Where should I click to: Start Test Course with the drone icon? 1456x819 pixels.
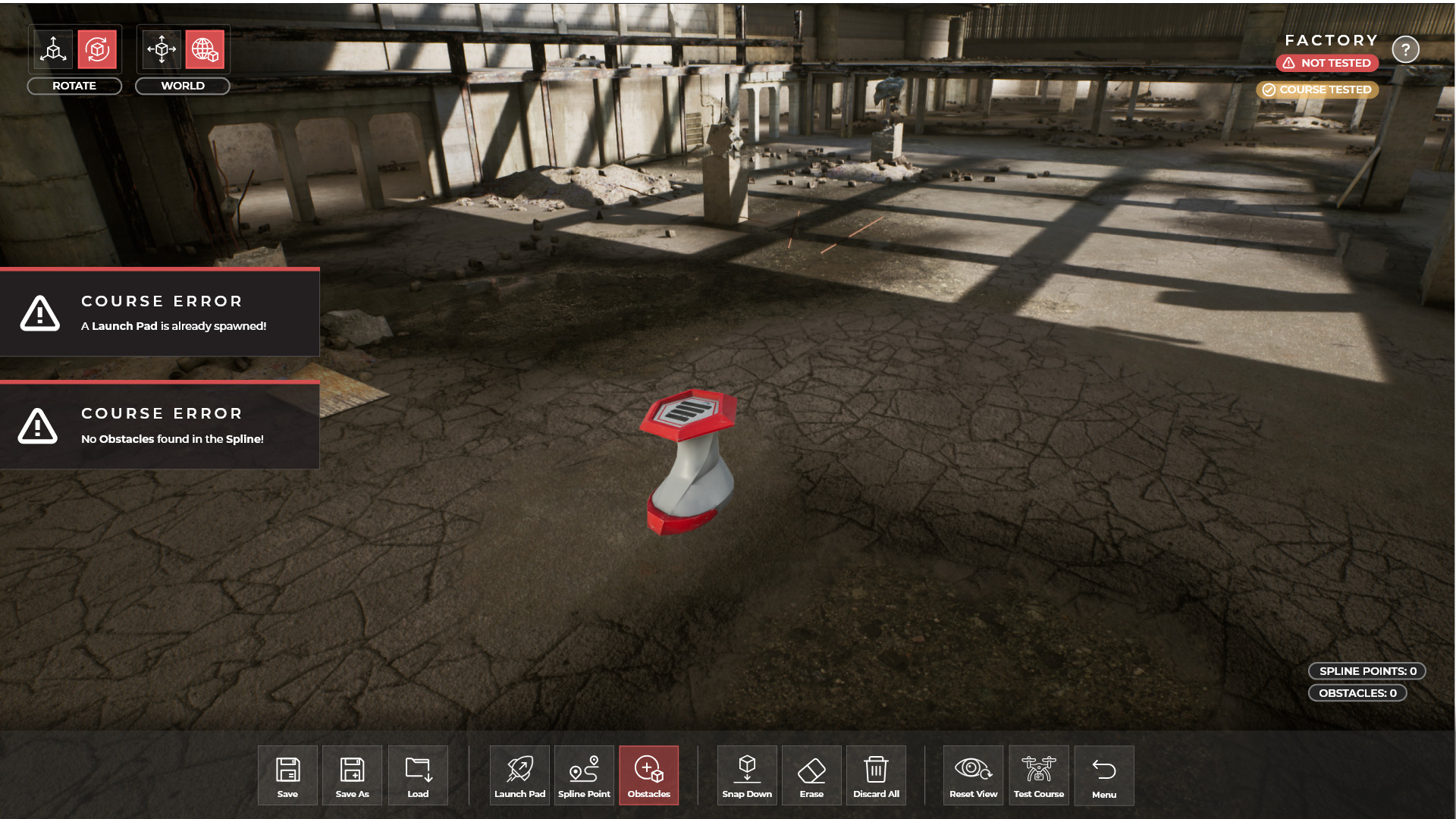coord(1039,775)
